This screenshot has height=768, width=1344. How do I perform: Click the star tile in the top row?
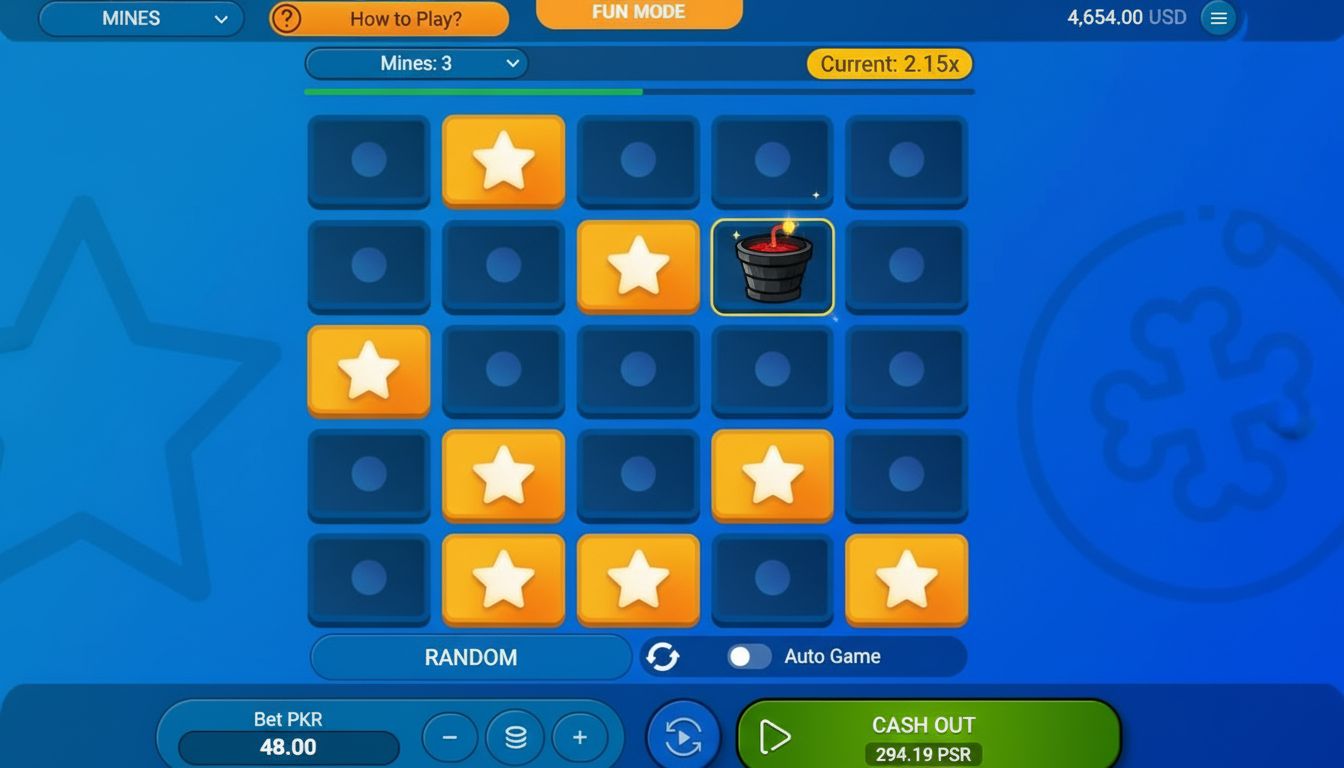pyautogui.click(x=503, y=162)
